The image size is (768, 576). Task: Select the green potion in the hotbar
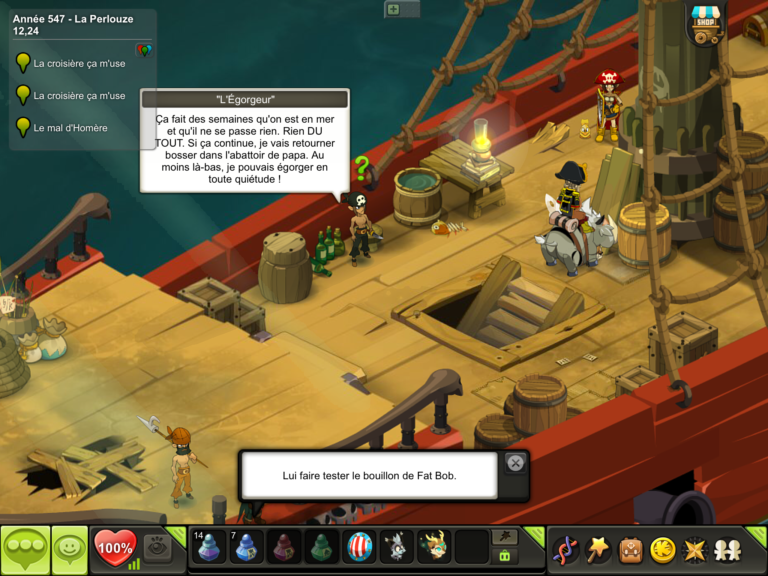click(x=323, y=548)
